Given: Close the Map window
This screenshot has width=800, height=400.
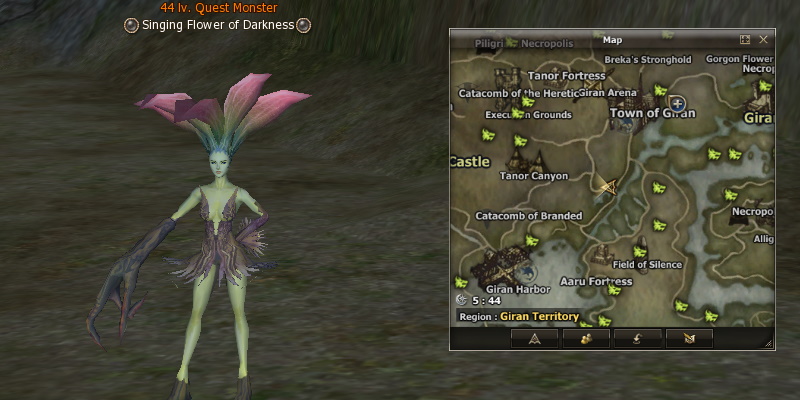Looking at the screenshot, I should pos(763,40).
